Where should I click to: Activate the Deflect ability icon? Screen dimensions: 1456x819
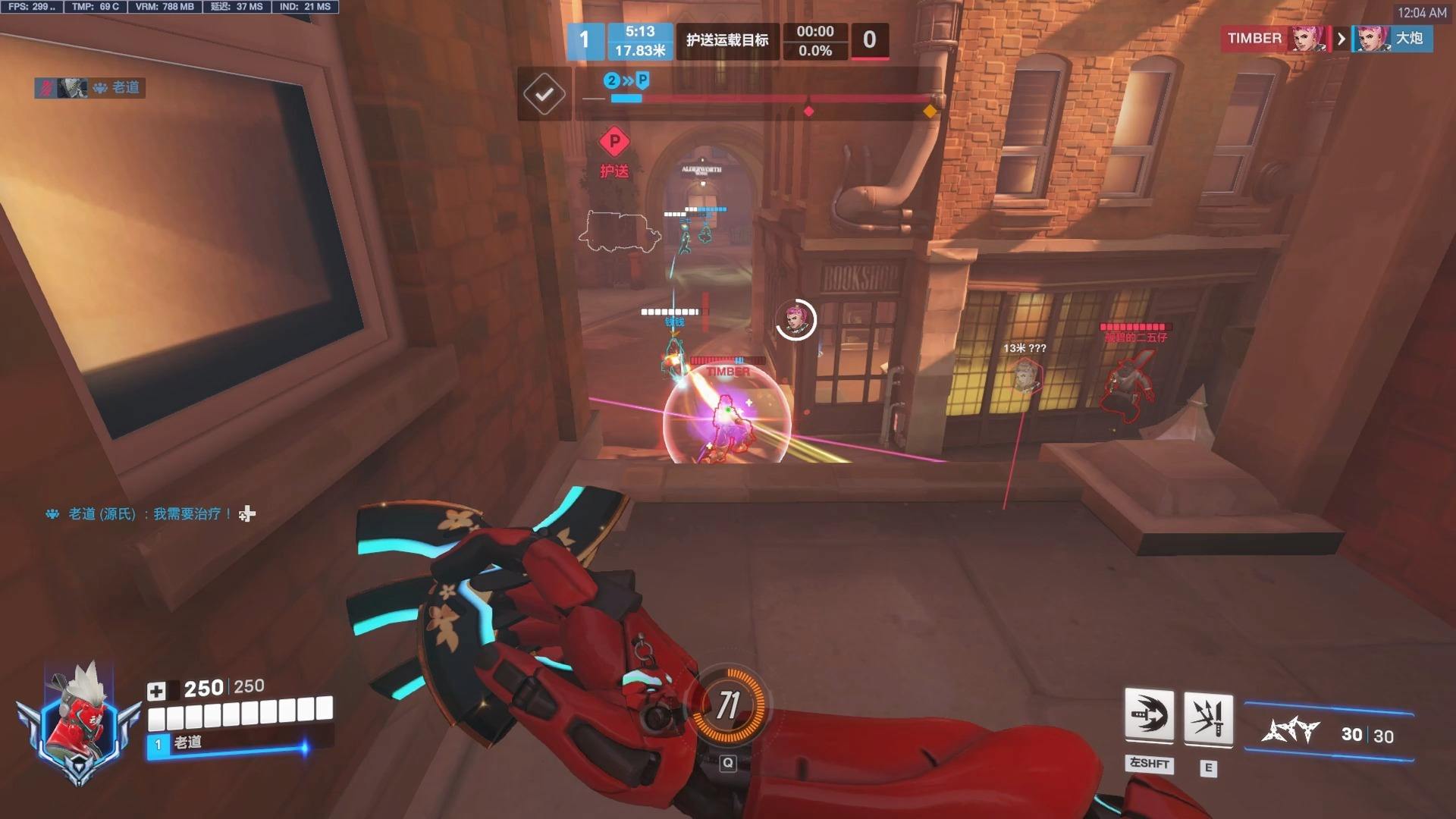click(1208, 718)
